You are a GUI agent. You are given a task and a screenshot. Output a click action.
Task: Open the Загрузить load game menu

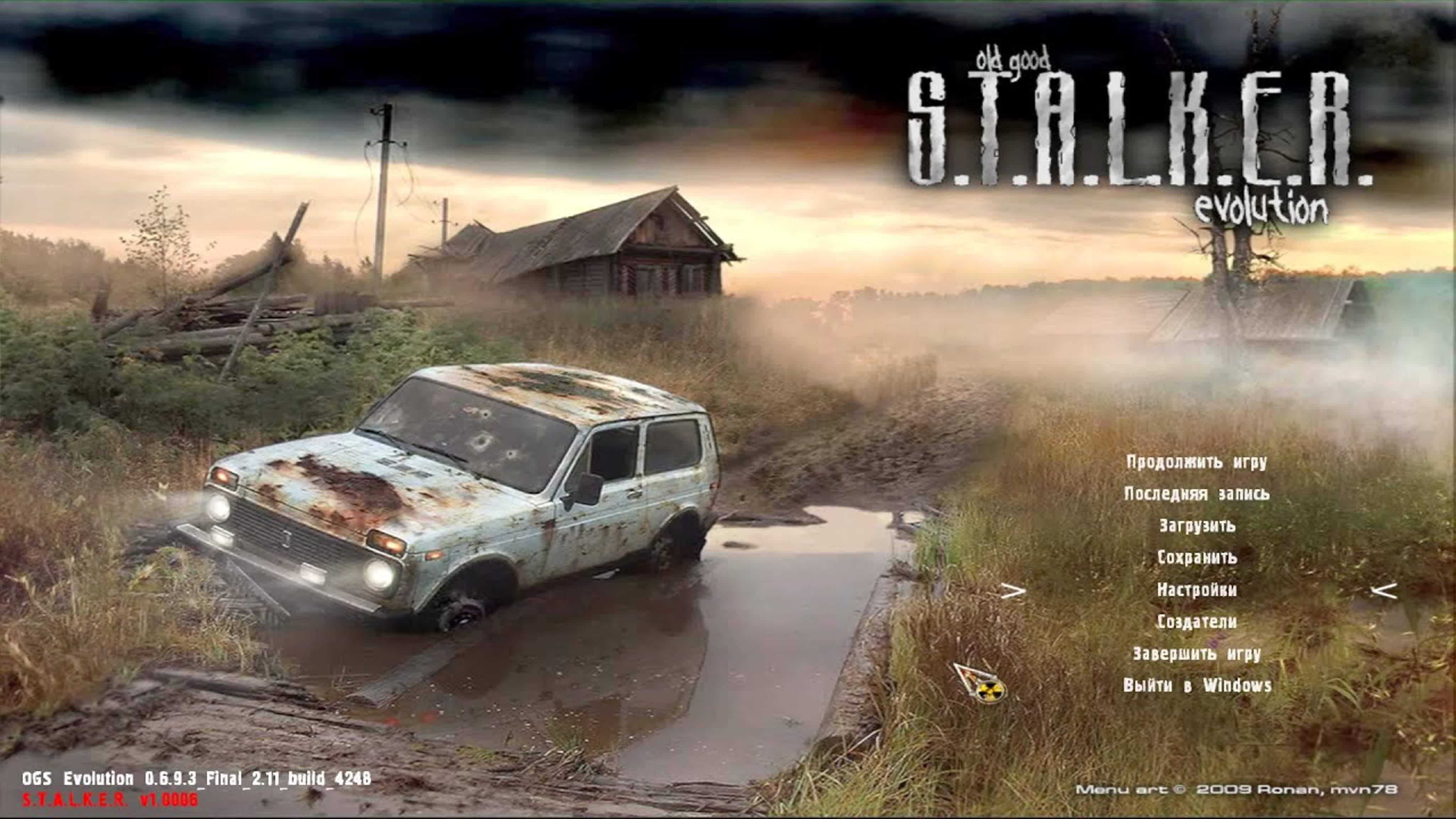tap(1197, 526)
